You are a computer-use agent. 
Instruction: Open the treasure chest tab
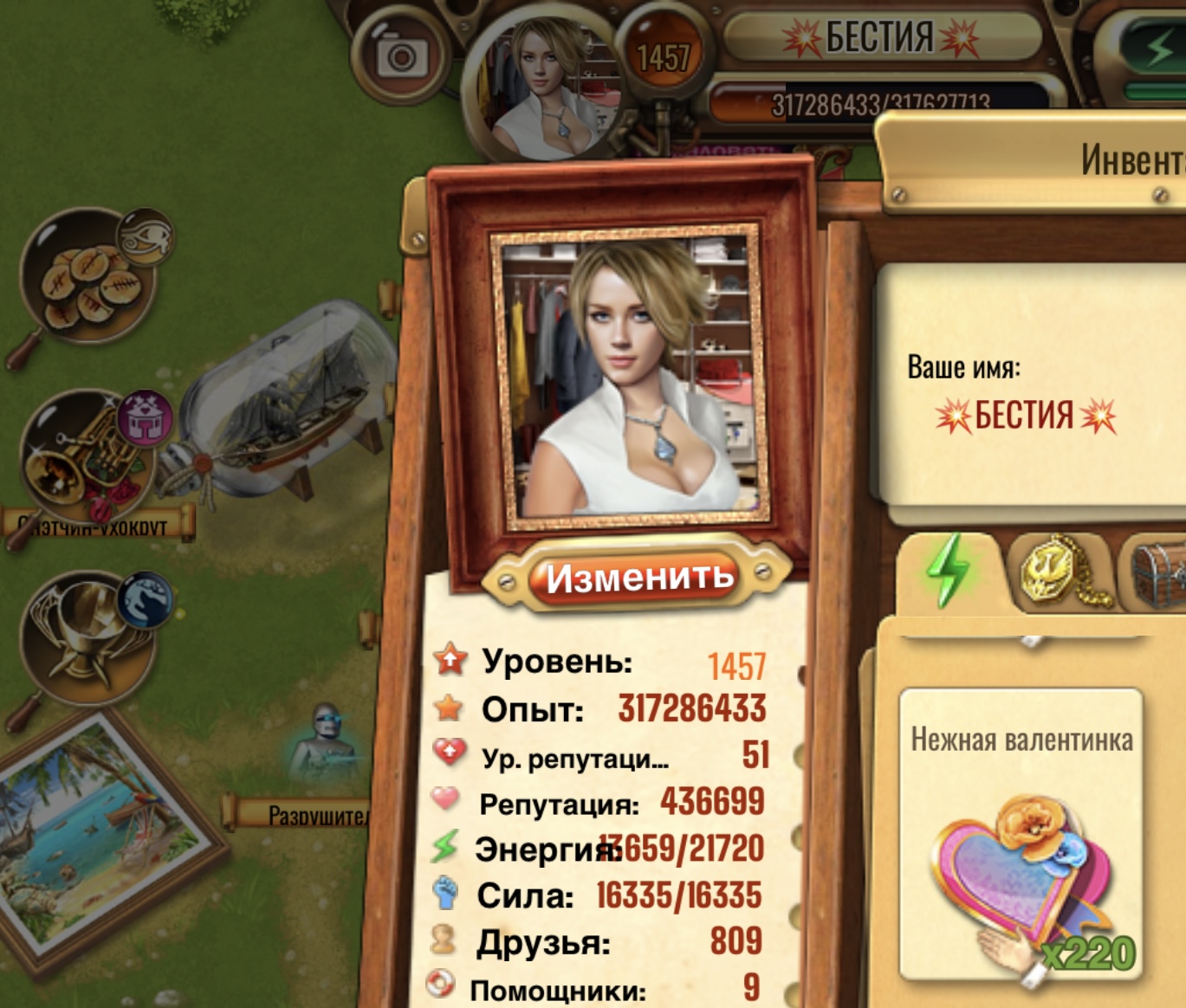(x=1159, y=573)
